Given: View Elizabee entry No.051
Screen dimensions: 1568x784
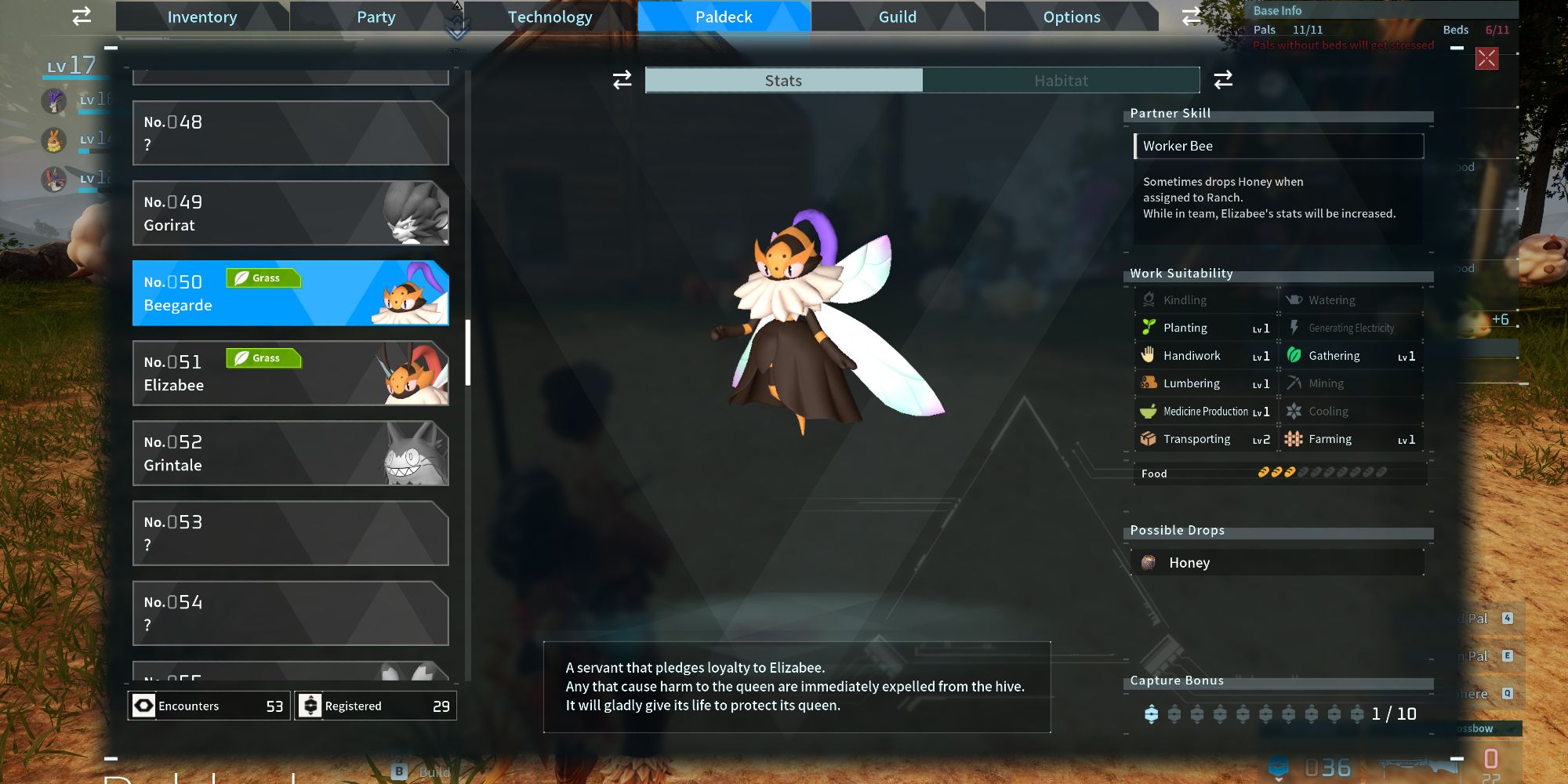Looking at the screenshot, I should pyautogui.click(x=290, y=373).
